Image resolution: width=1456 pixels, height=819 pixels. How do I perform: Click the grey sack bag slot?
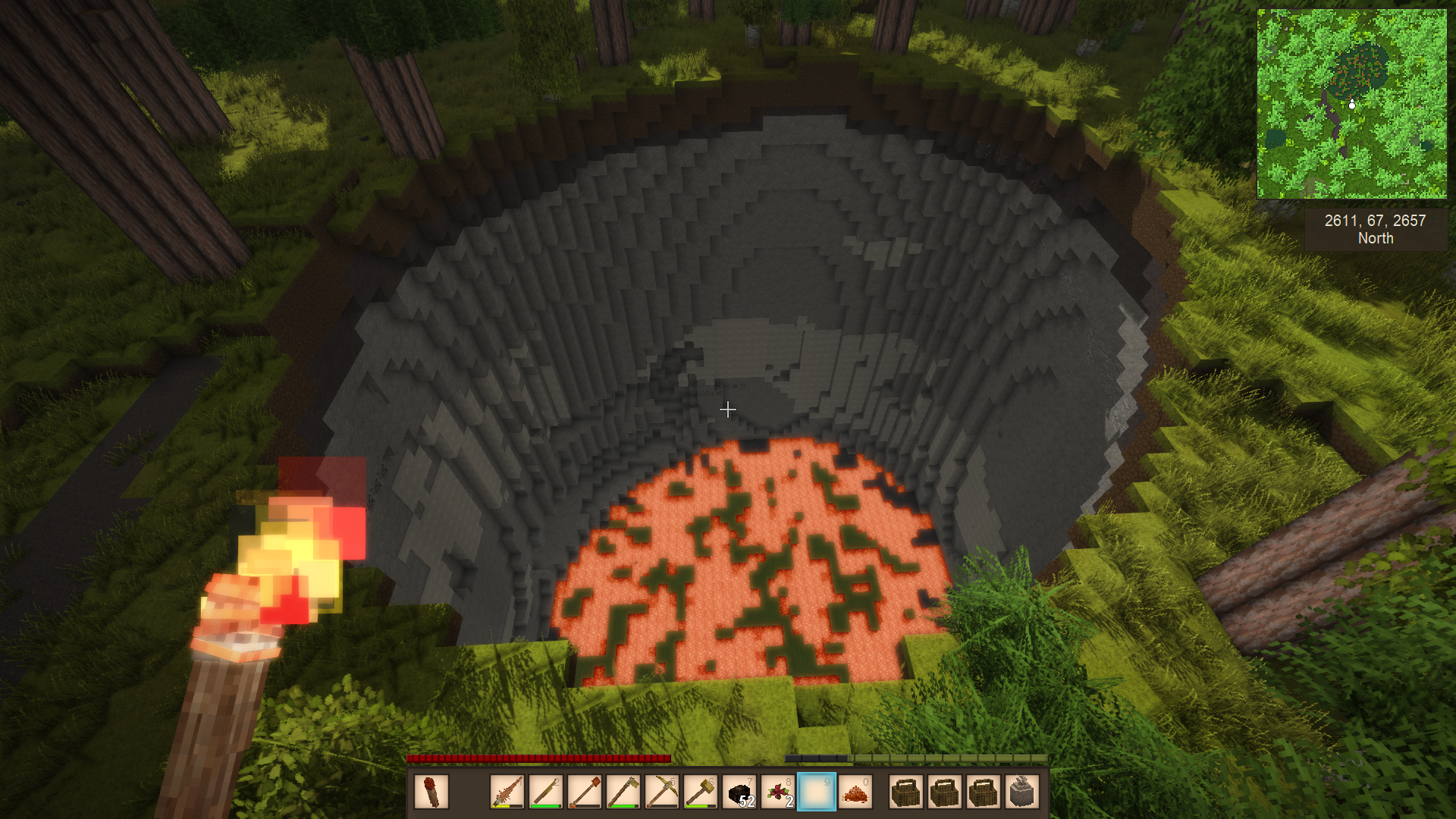coord(1021,792)
